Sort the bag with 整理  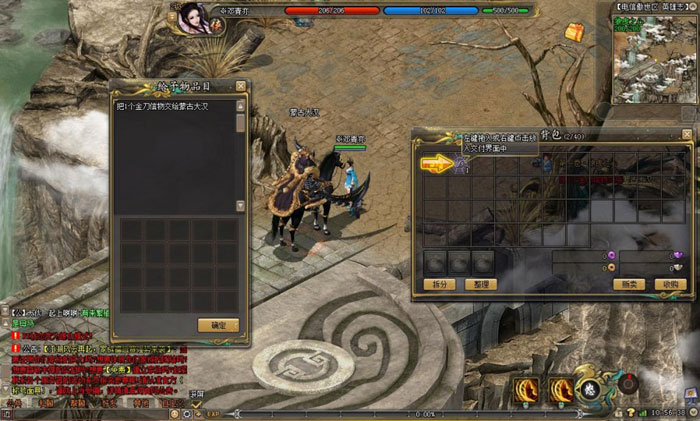tap(481, 284)
